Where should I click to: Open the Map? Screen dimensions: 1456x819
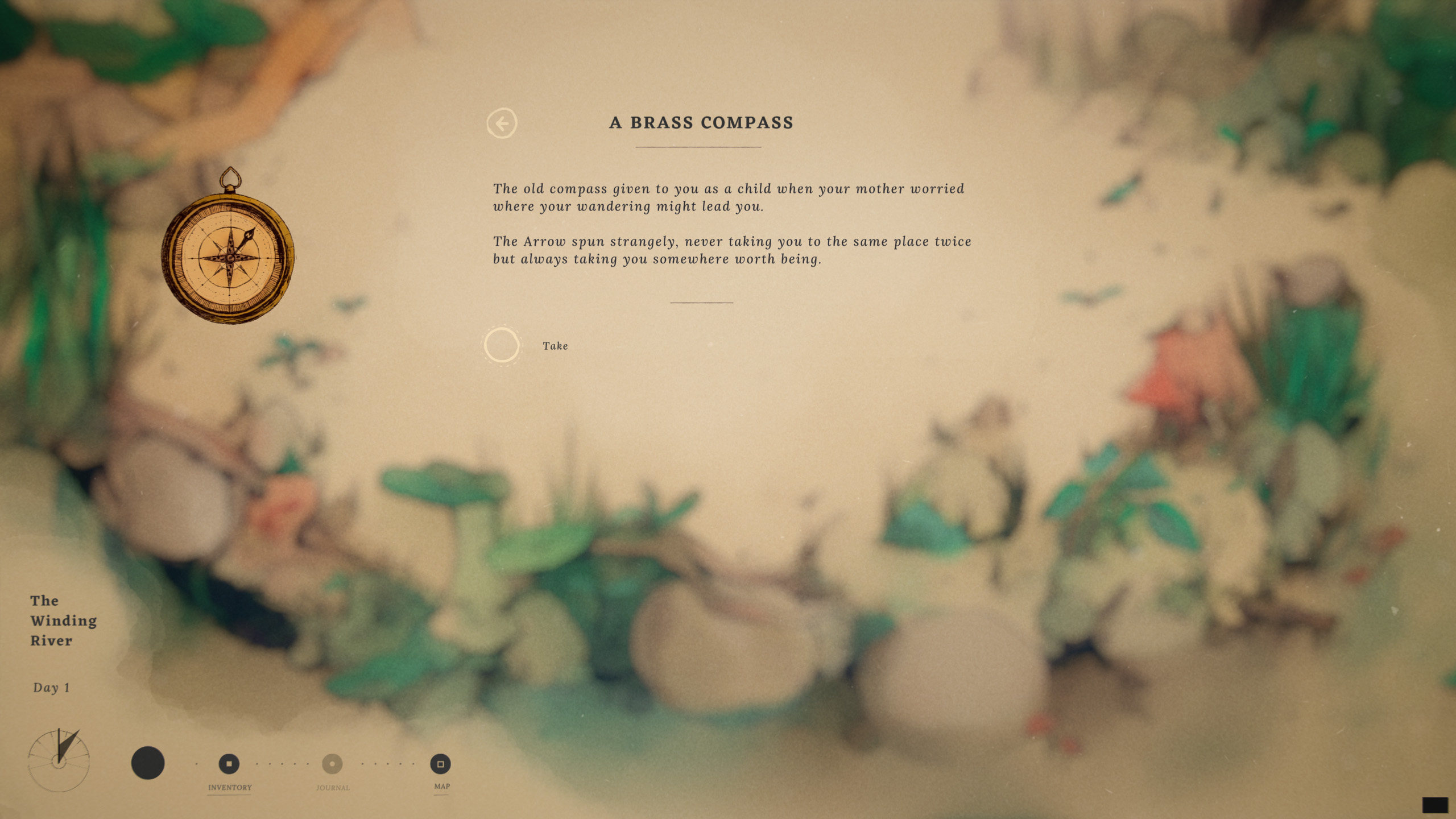click(440, 764)
